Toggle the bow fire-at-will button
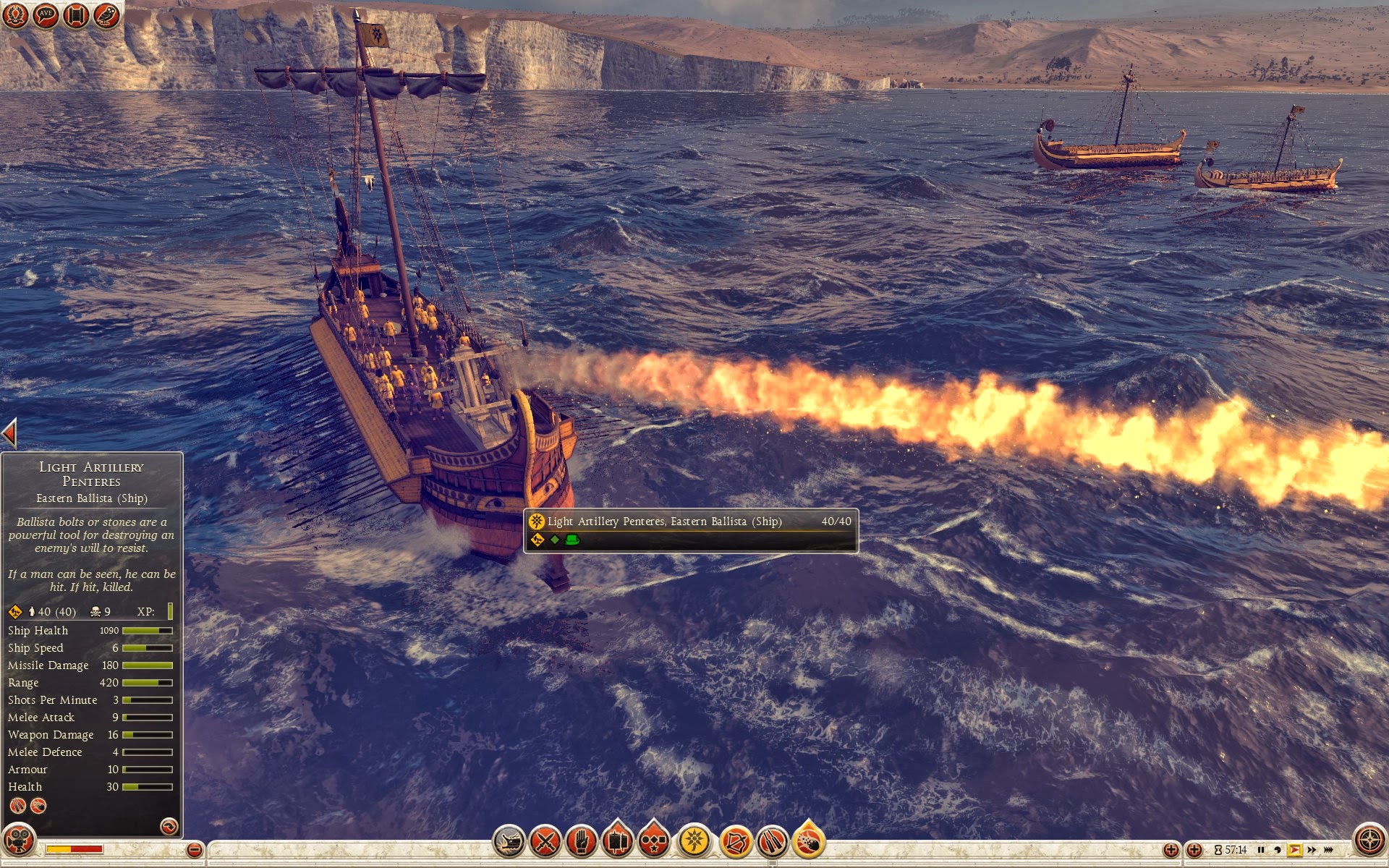Viewport: 1389px width, 868px height. point(736,841)
